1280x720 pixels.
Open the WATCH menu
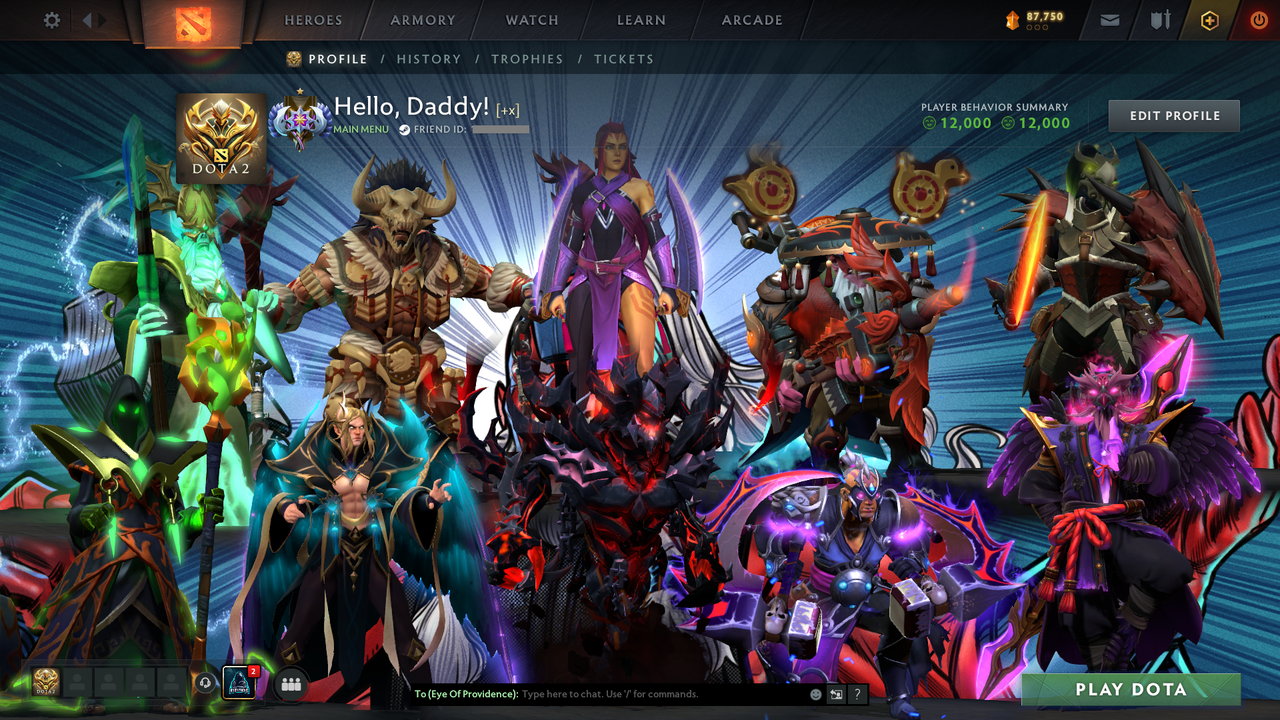531,20
